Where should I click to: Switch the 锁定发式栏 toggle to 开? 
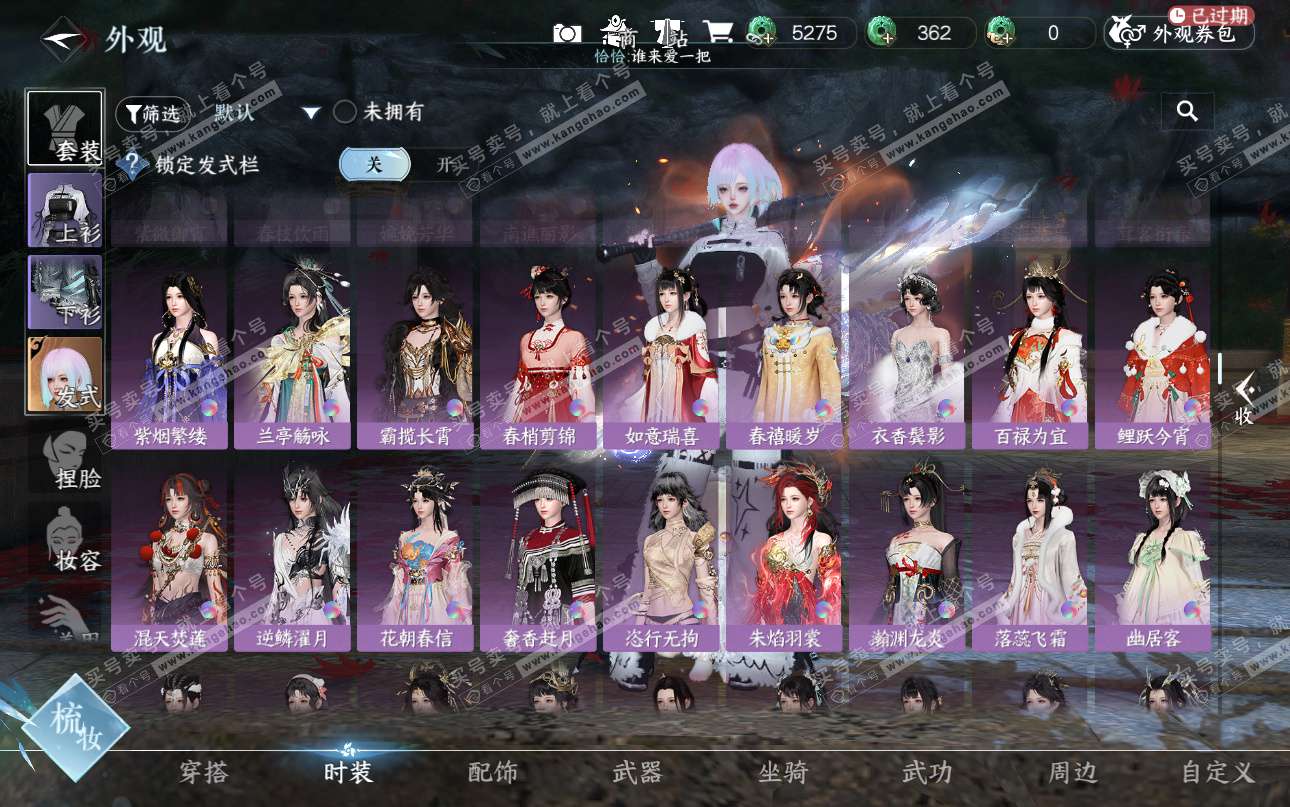pyautogui.click(x=444, y=165)
